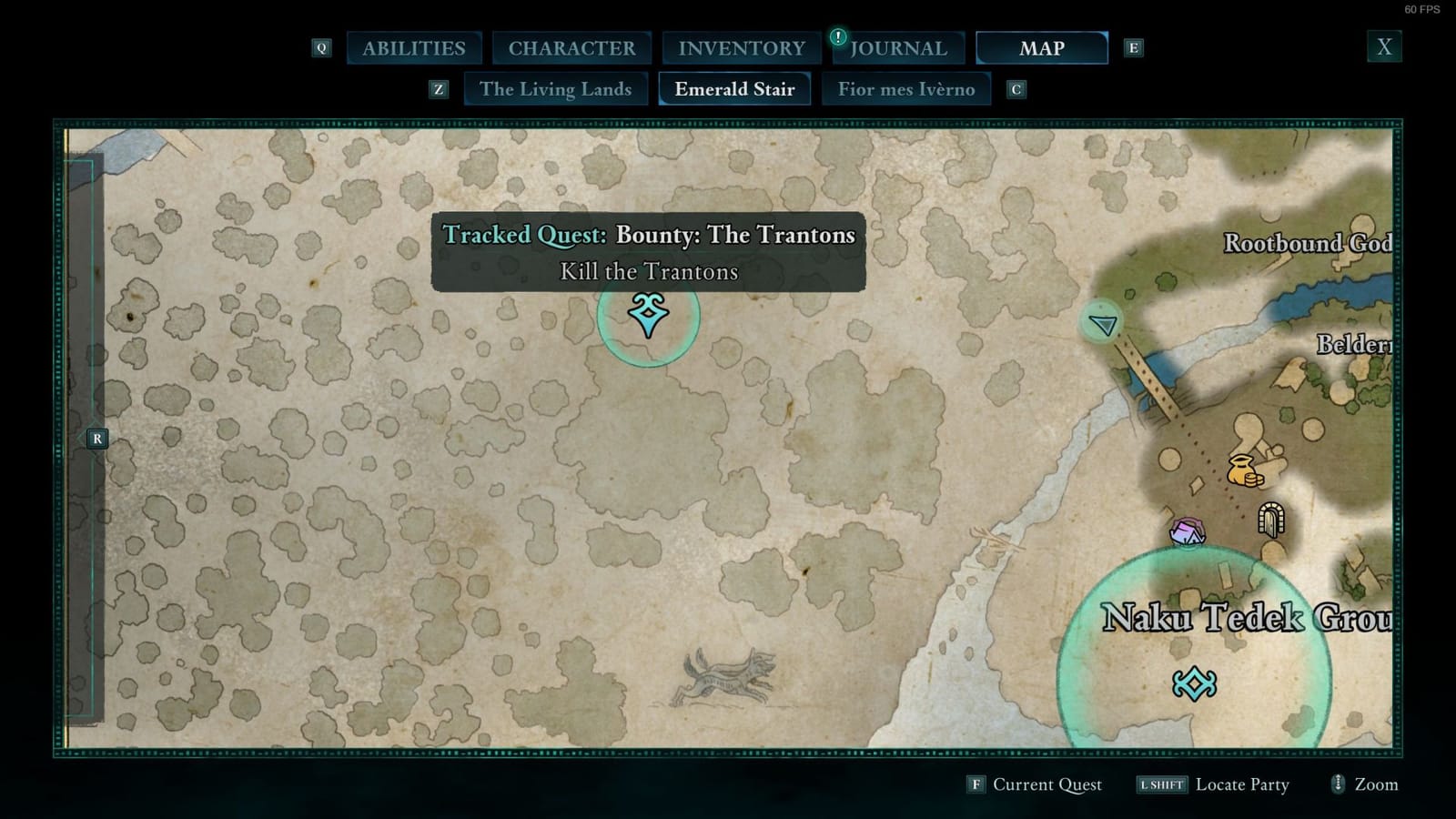Switch to the INVENTORY tab
Image resolution: width=1456 pixels, height=819 pixels.
pos(740,47)
